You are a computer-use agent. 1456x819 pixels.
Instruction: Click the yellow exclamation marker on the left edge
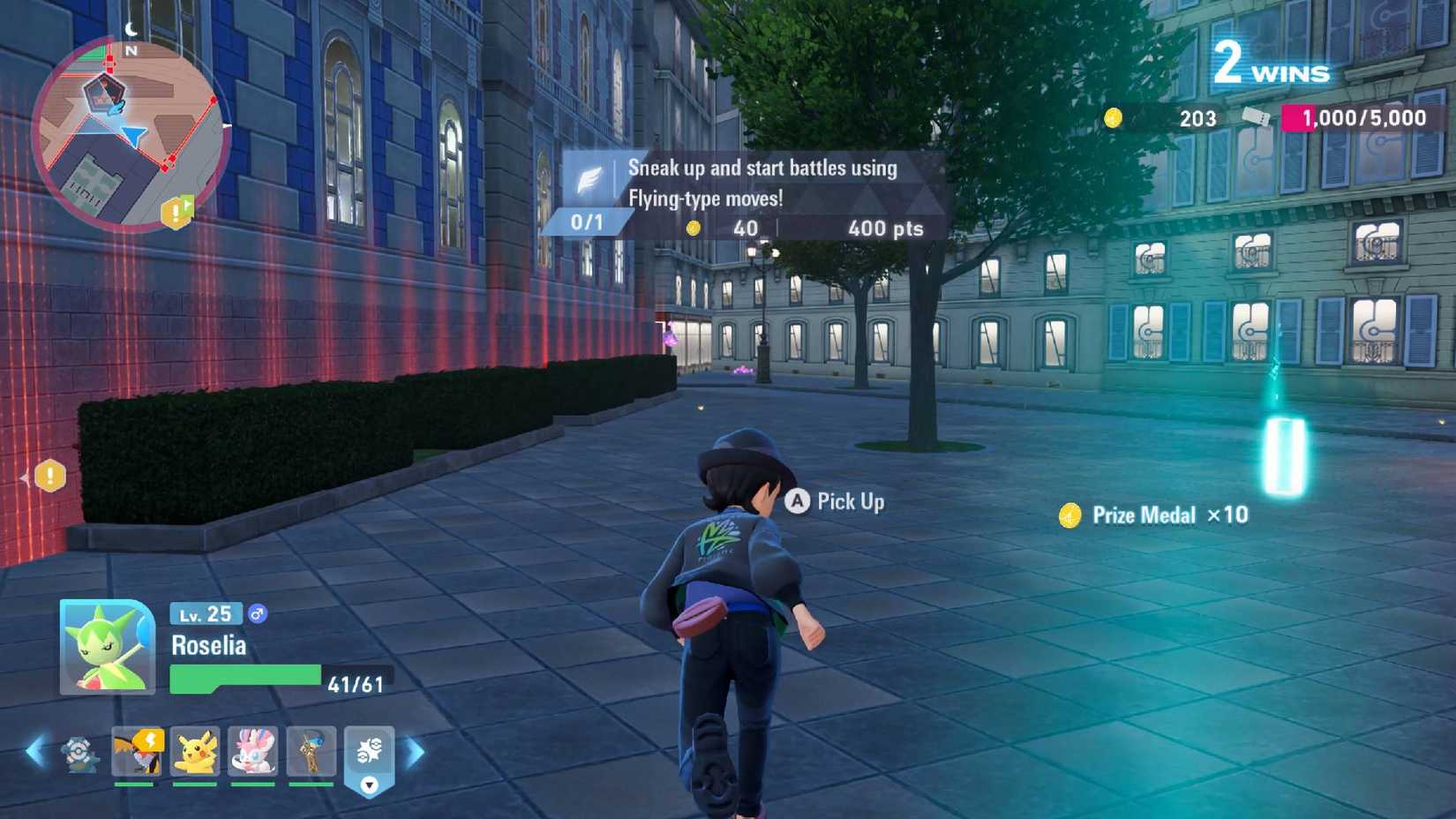(51, 476)
